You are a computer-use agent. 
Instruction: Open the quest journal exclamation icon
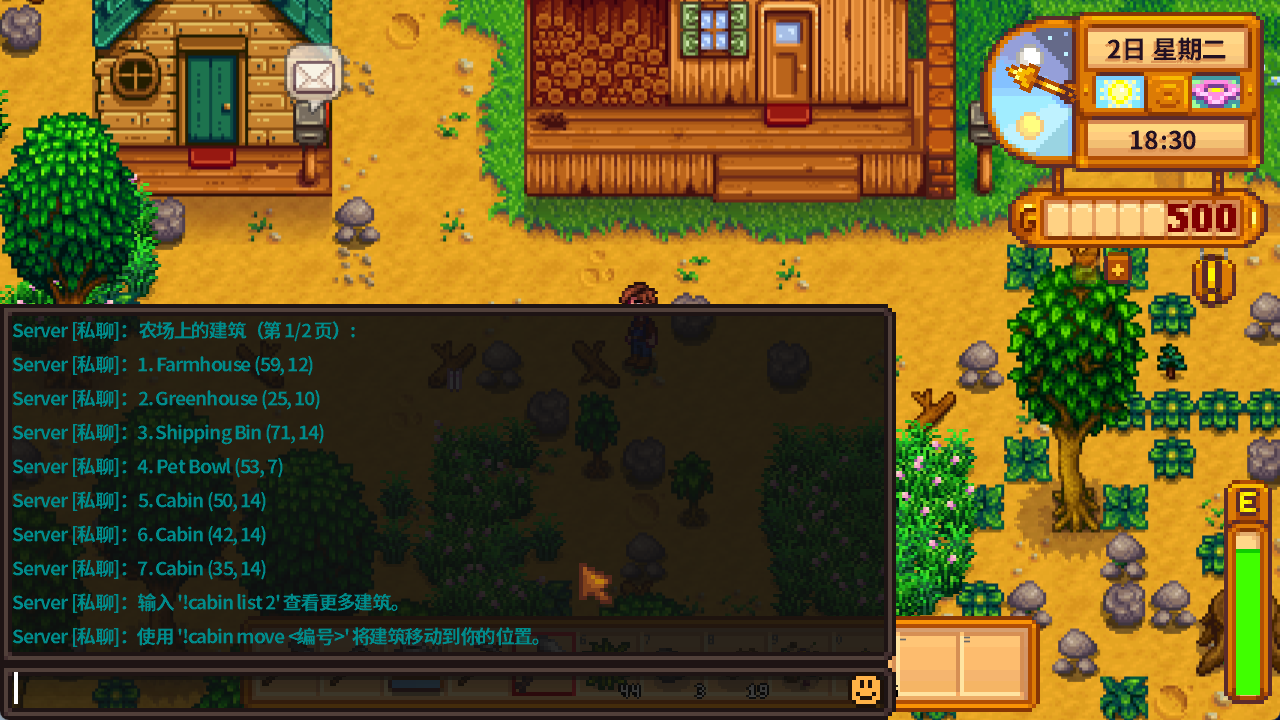pyautogui.click(x=1213, y=280)
